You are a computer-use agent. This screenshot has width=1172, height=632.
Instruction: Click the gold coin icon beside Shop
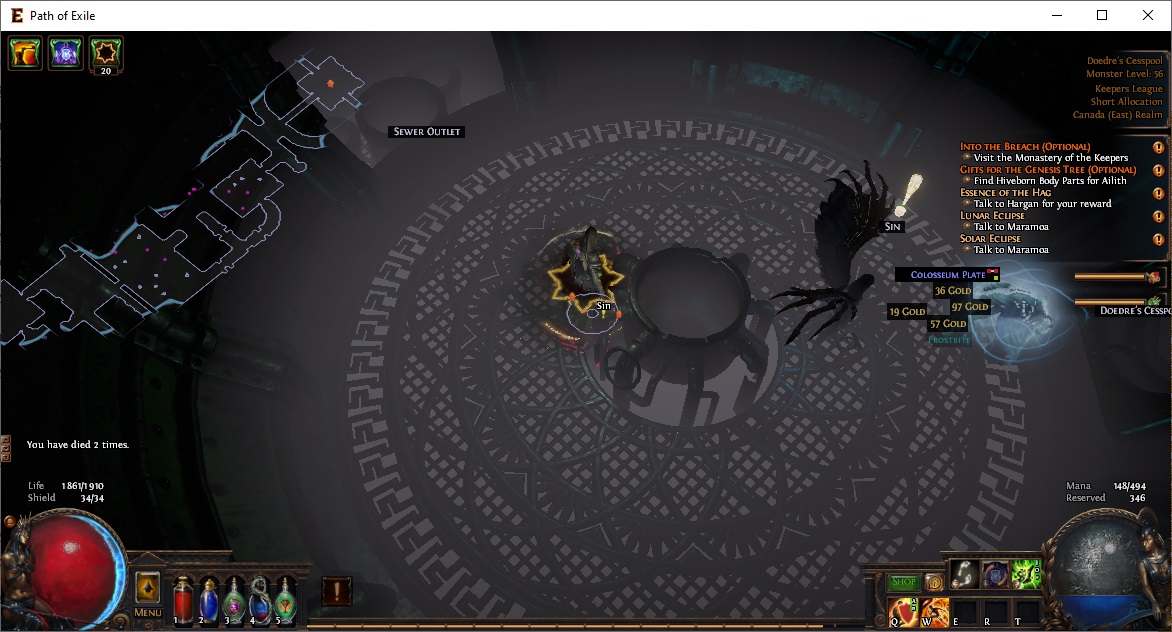[934, 582]
